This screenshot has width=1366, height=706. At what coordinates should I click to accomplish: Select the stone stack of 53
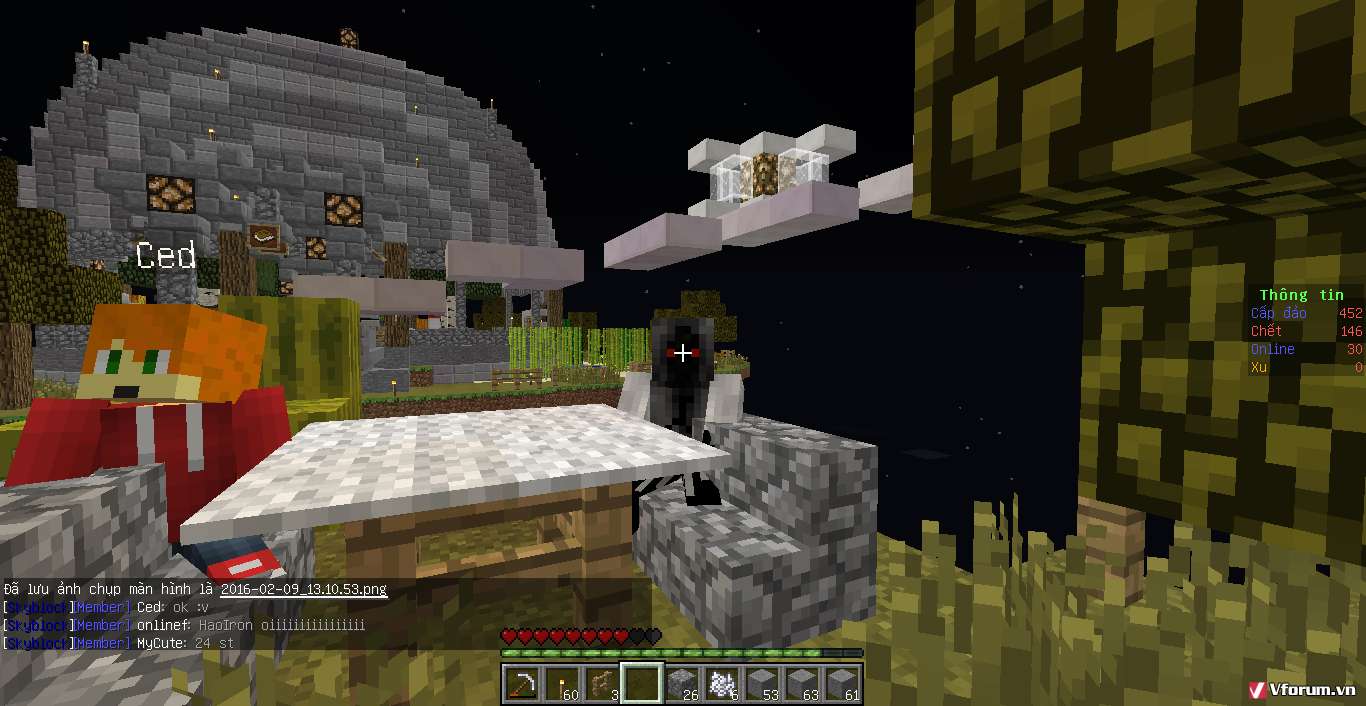click(x=761, y=684)
